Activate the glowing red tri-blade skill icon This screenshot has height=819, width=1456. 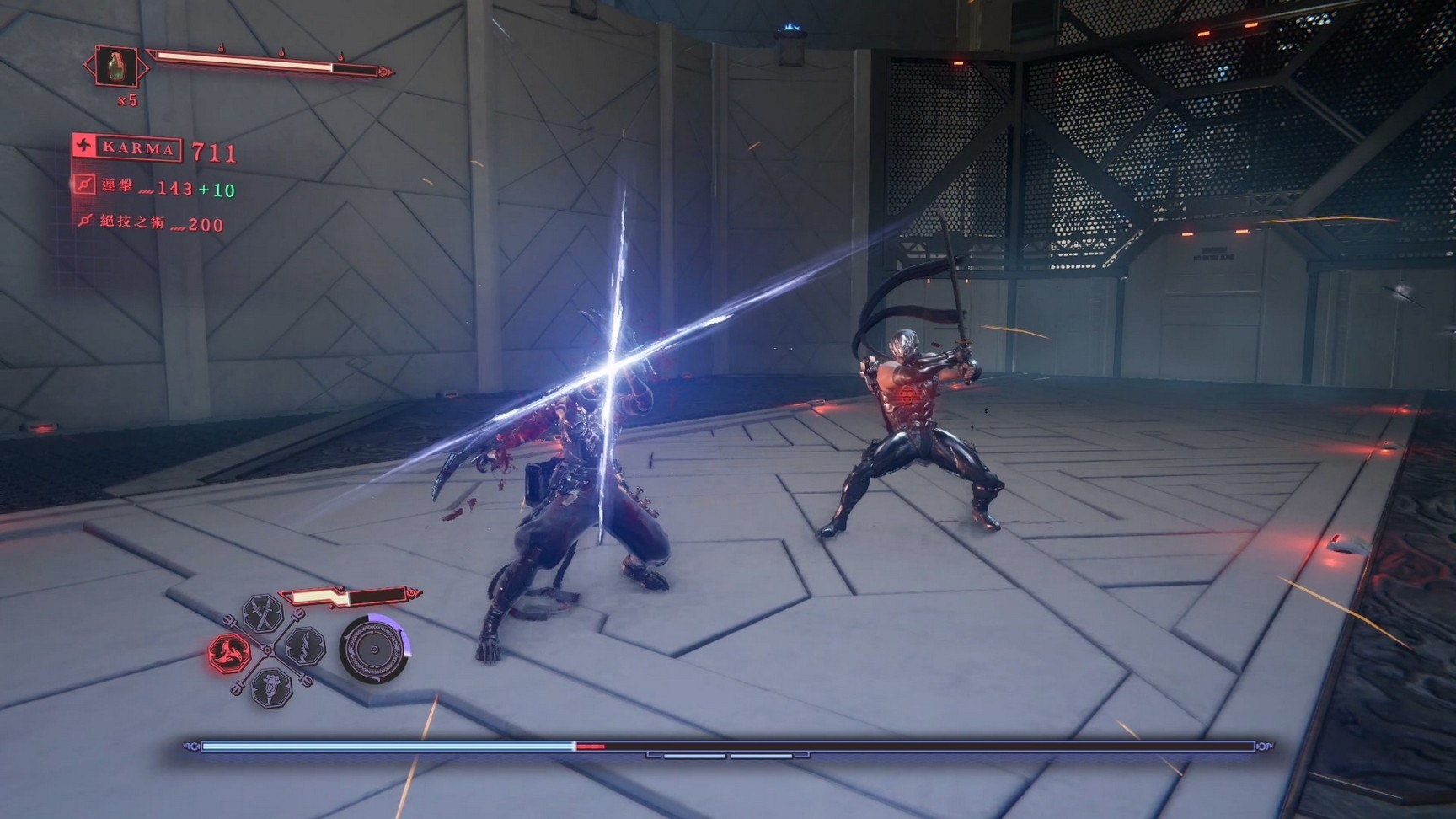[x=229, y=651]
